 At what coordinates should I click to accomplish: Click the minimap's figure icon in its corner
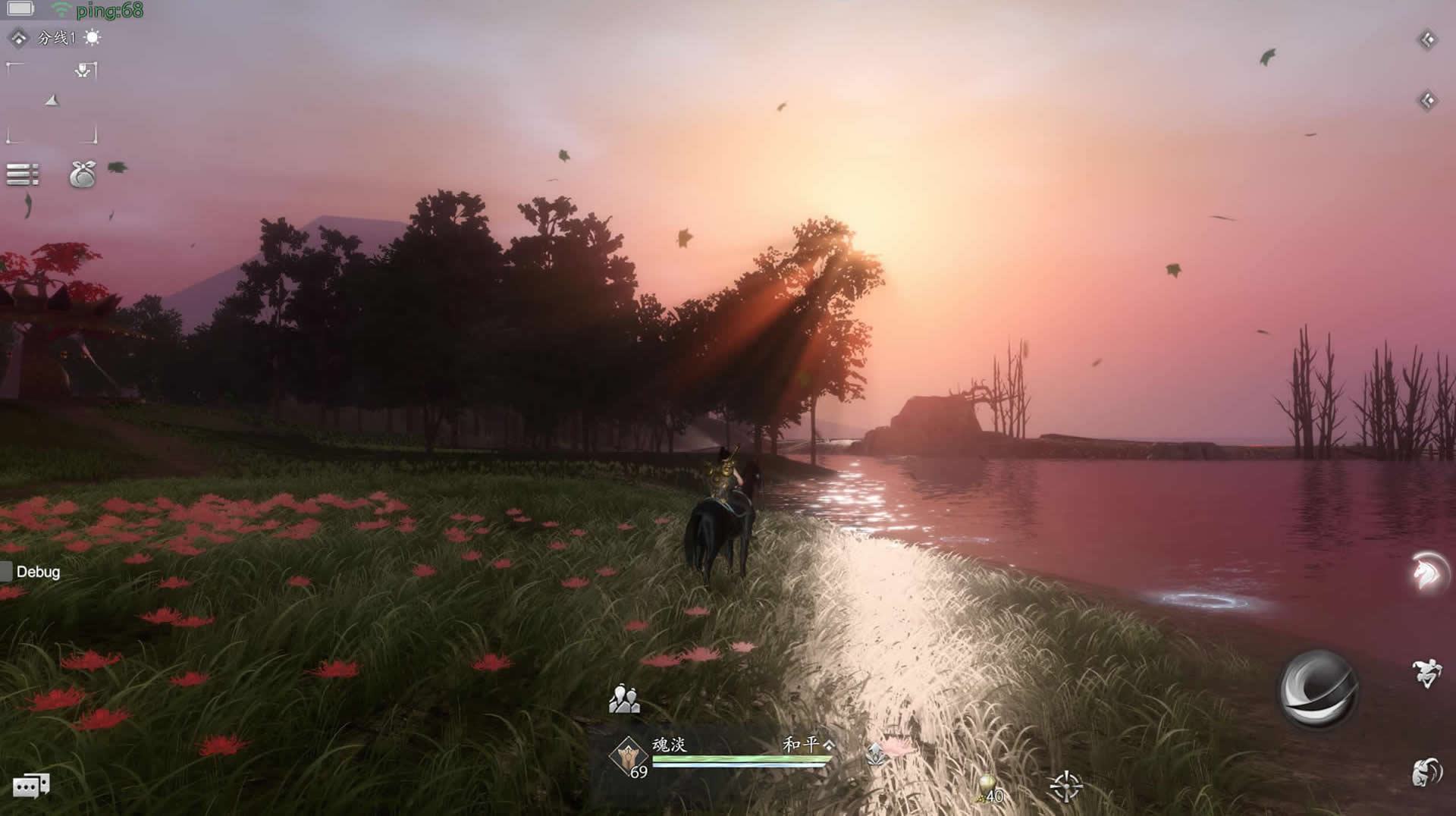84,71
